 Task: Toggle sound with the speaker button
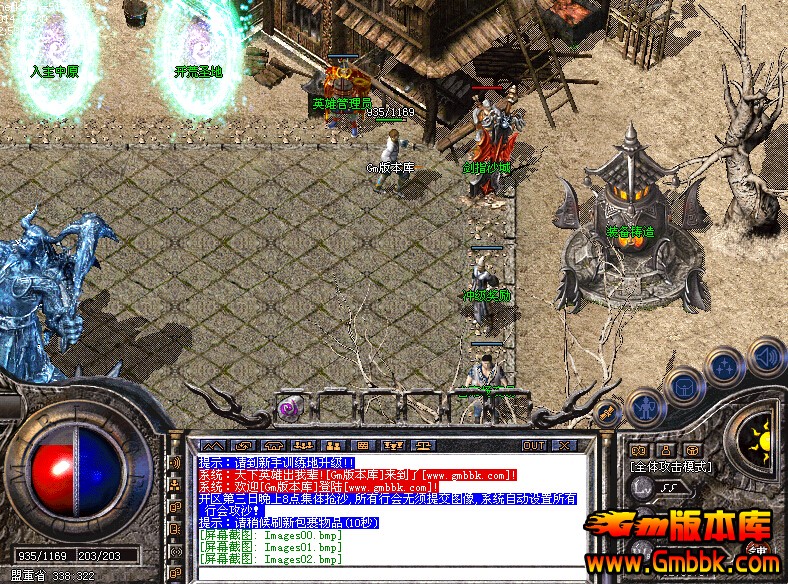pyautogui.click(x=766, y=355)
